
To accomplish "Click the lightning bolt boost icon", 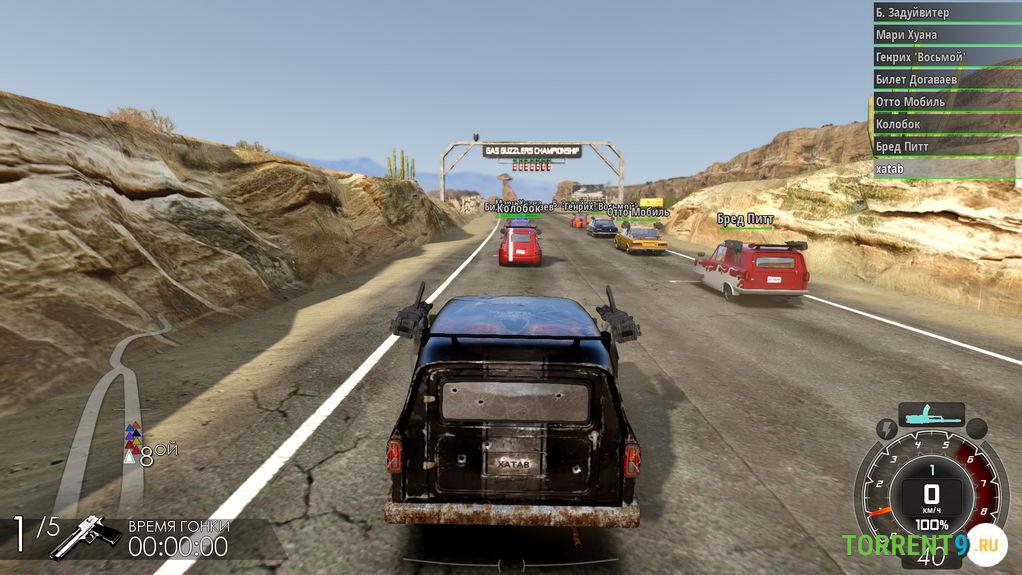I will click(x=886, y=429).
